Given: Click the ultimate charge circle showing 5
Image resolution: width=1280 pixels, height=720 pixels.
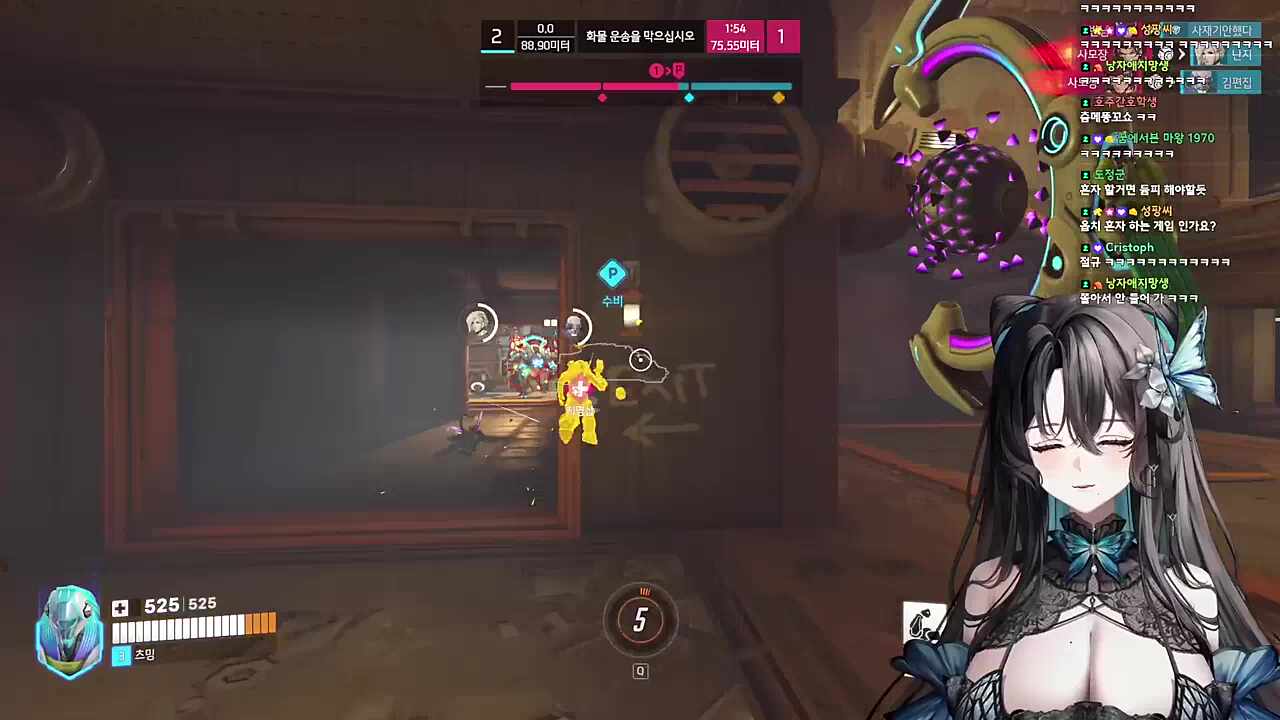Looking at the screenshot, I should 640,621.
